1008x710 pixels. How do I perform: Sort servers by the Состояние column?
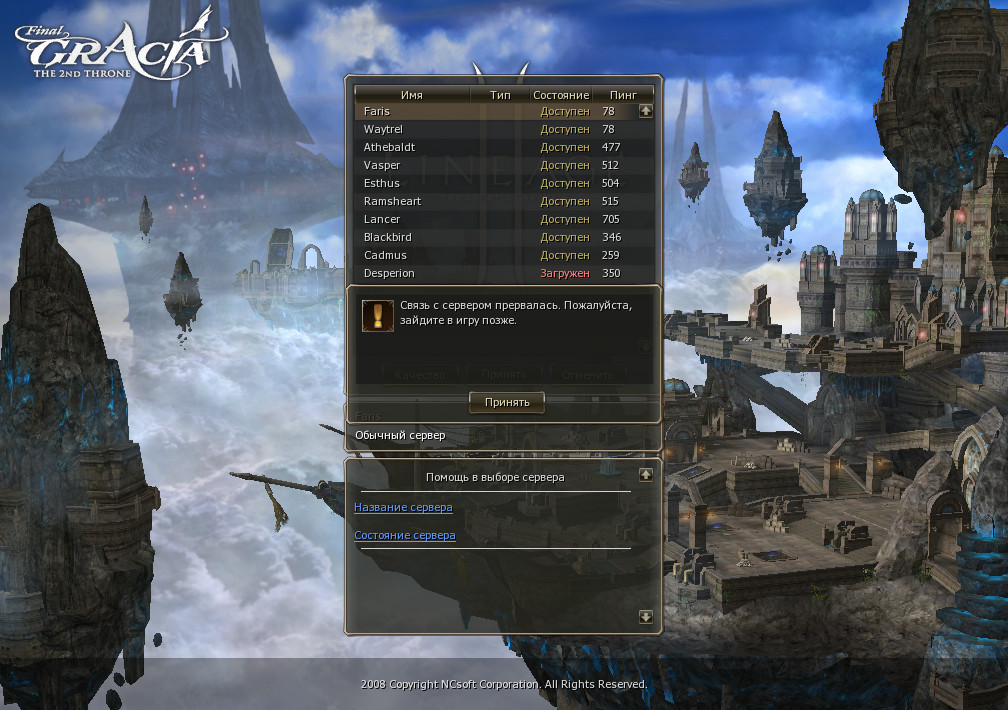561,94
